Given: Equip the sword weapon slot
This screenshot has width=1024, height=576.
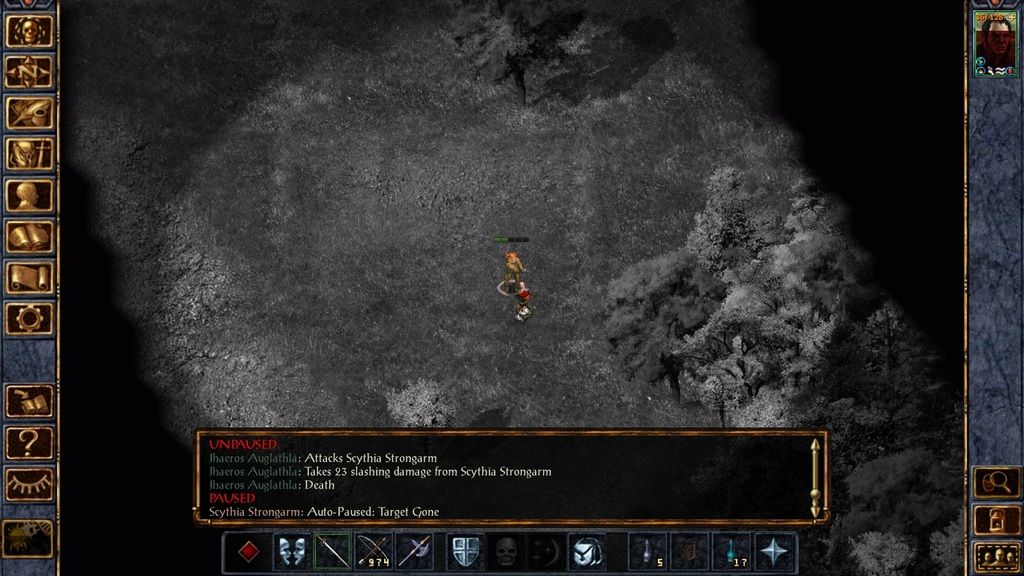Looking at the screenshot, I should coord(333,552).
